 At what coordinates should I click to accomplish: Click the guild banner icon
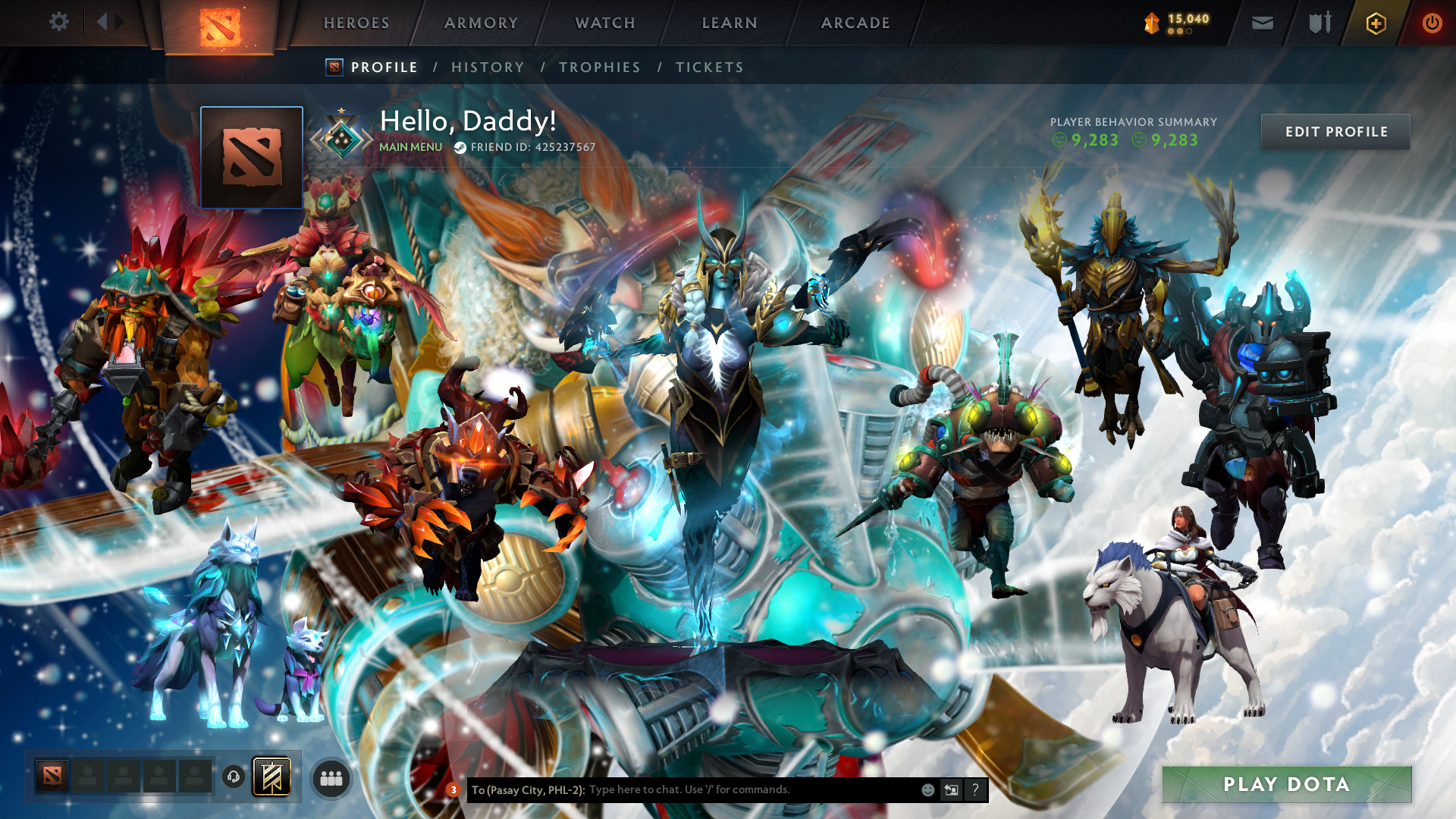(x=273, y=777)
